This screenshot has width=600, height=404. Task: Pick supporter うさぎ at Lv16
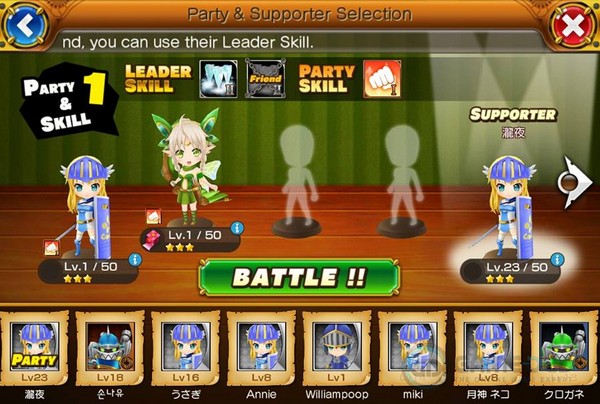point(186,350)
